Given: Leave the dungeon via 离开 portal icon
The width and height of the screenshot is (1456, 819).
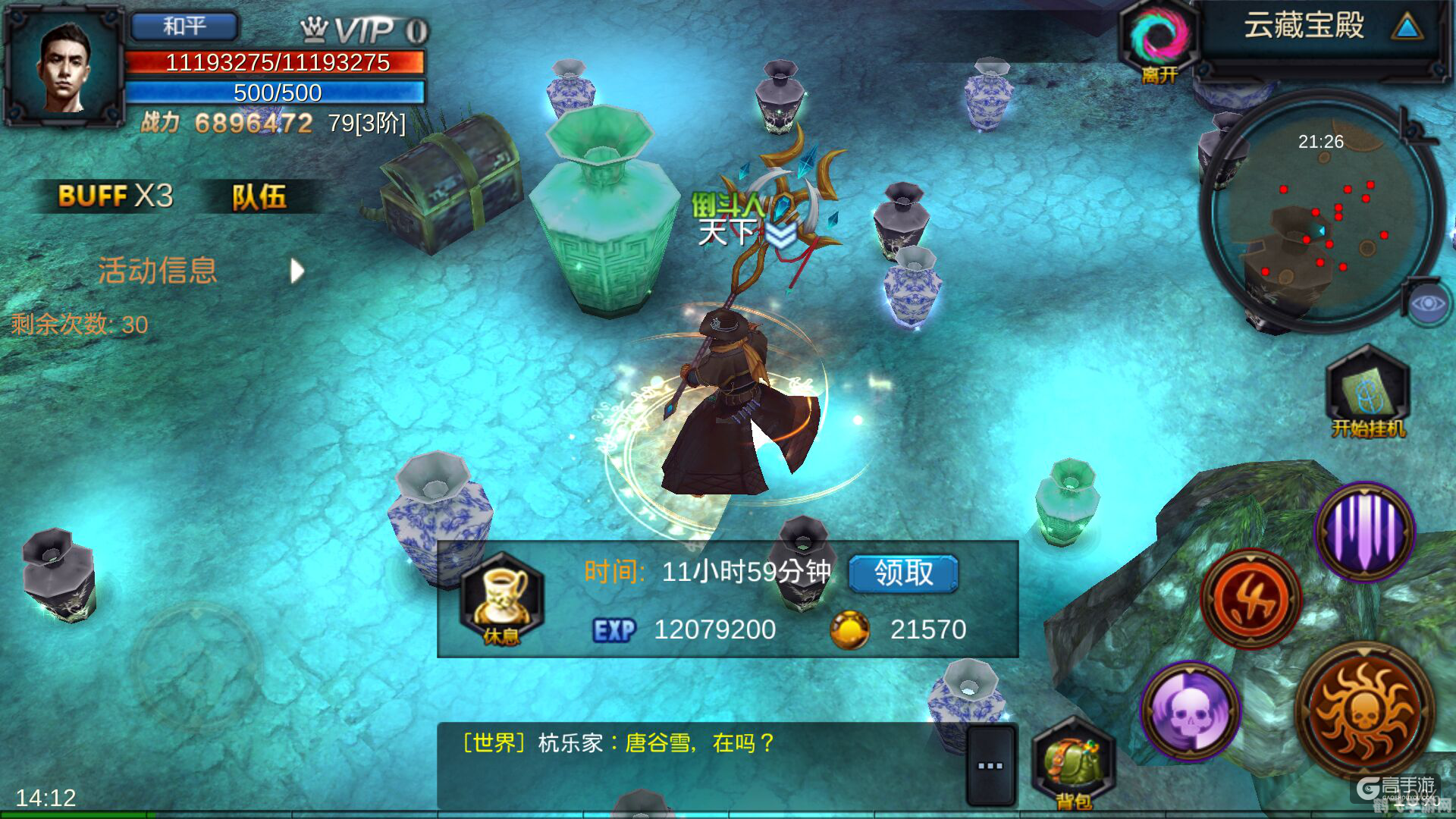Looking at the screenshot, I should 1159,42.
